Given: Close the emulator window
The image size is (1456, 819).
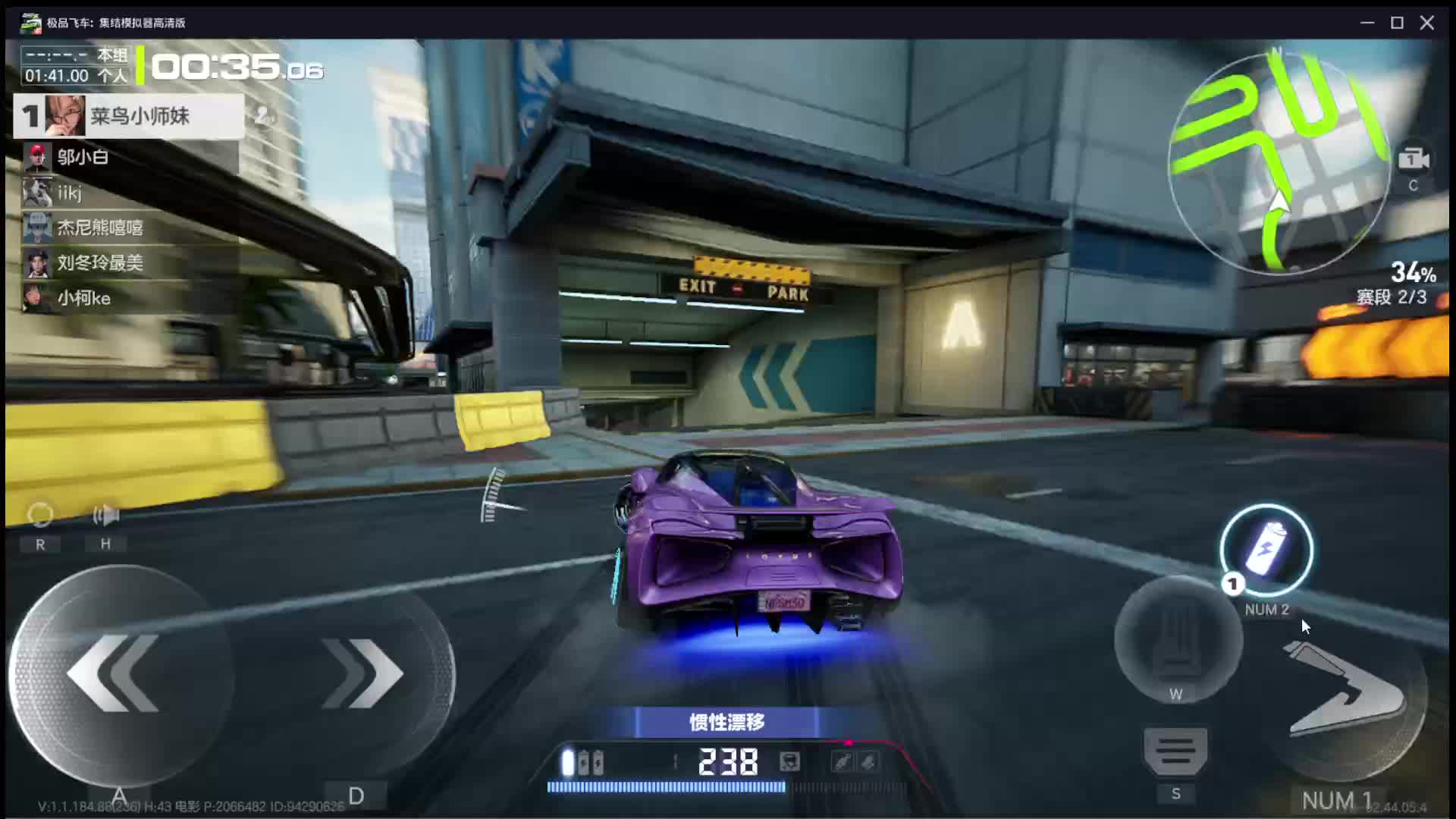Looking at the screenshot, I should coord(1427,23).
